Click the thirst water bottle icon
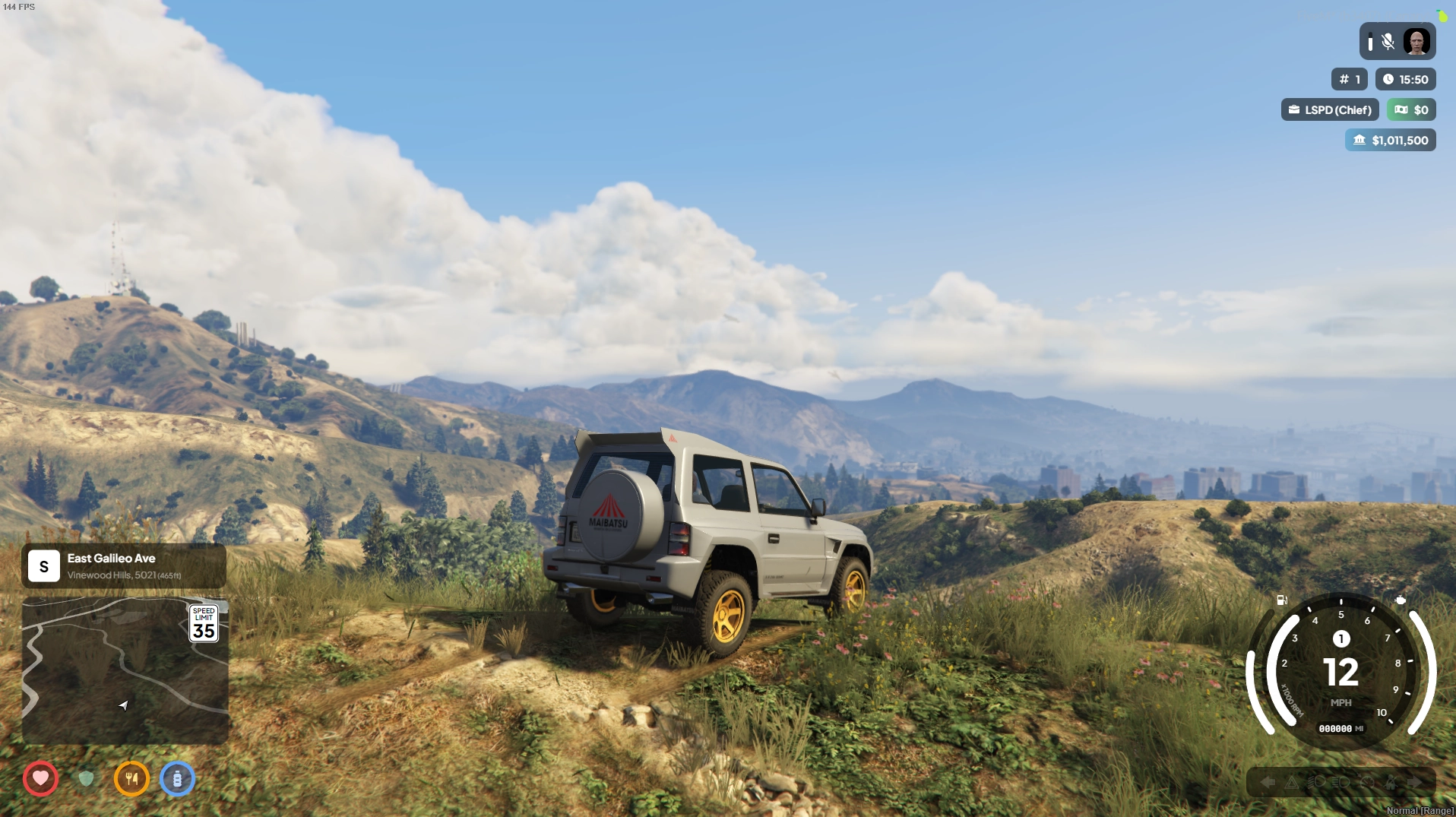This screenshot has width=1456, height=817. point(178,779)
